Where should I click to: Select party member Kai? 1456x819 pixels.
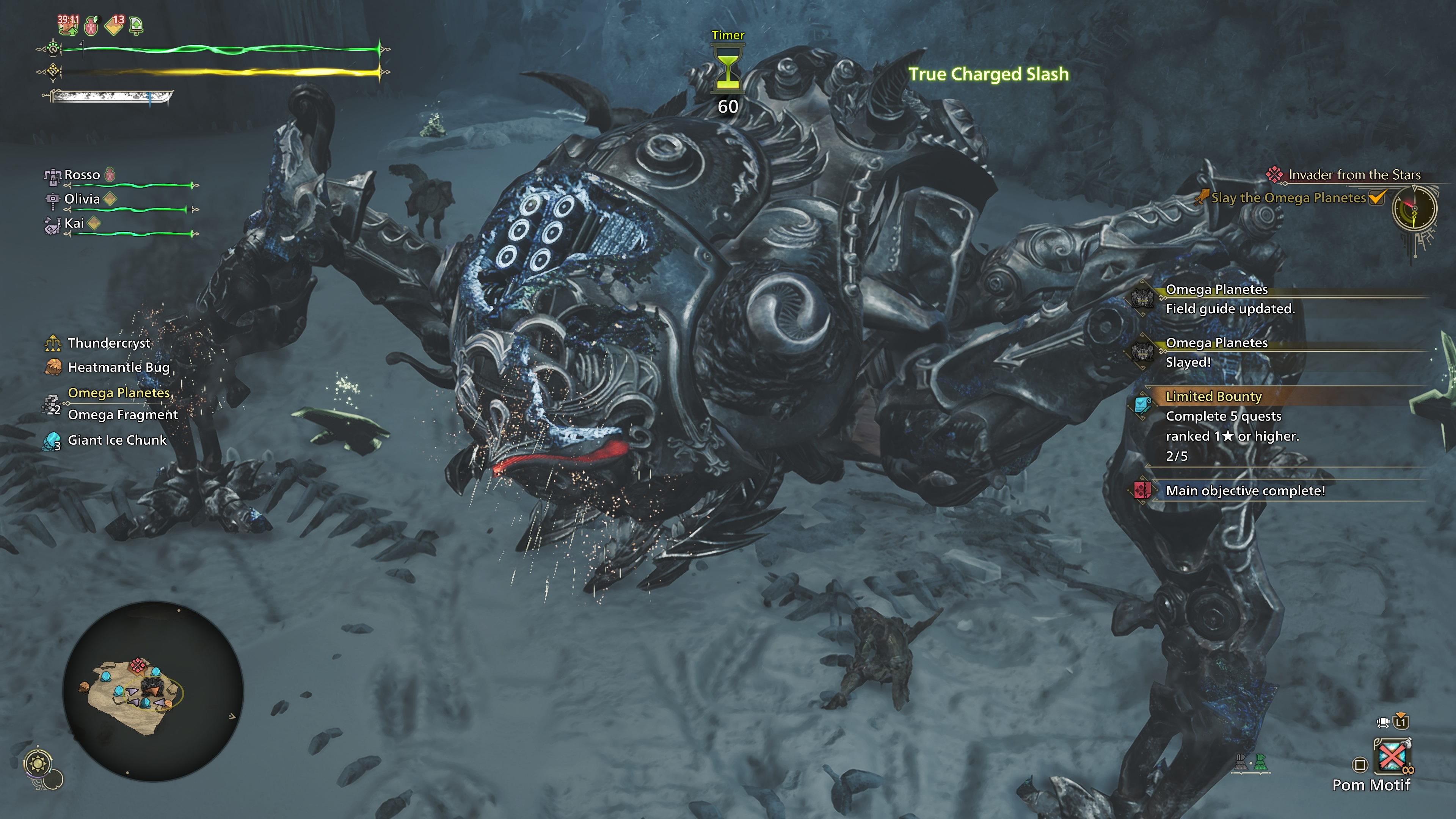(x=74, y=223)
